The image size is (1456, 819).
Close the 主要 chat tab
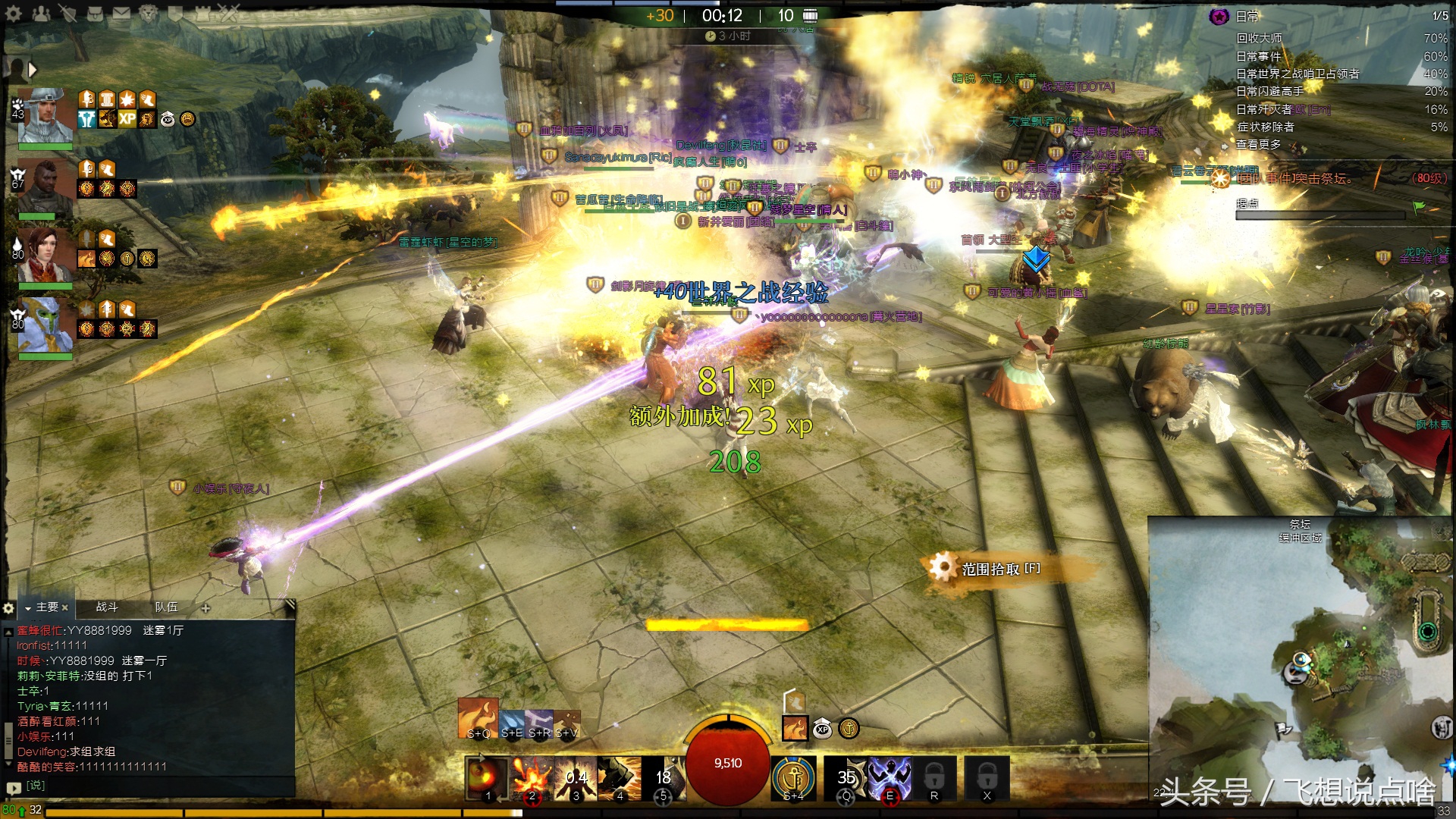(x=64, y=607)
